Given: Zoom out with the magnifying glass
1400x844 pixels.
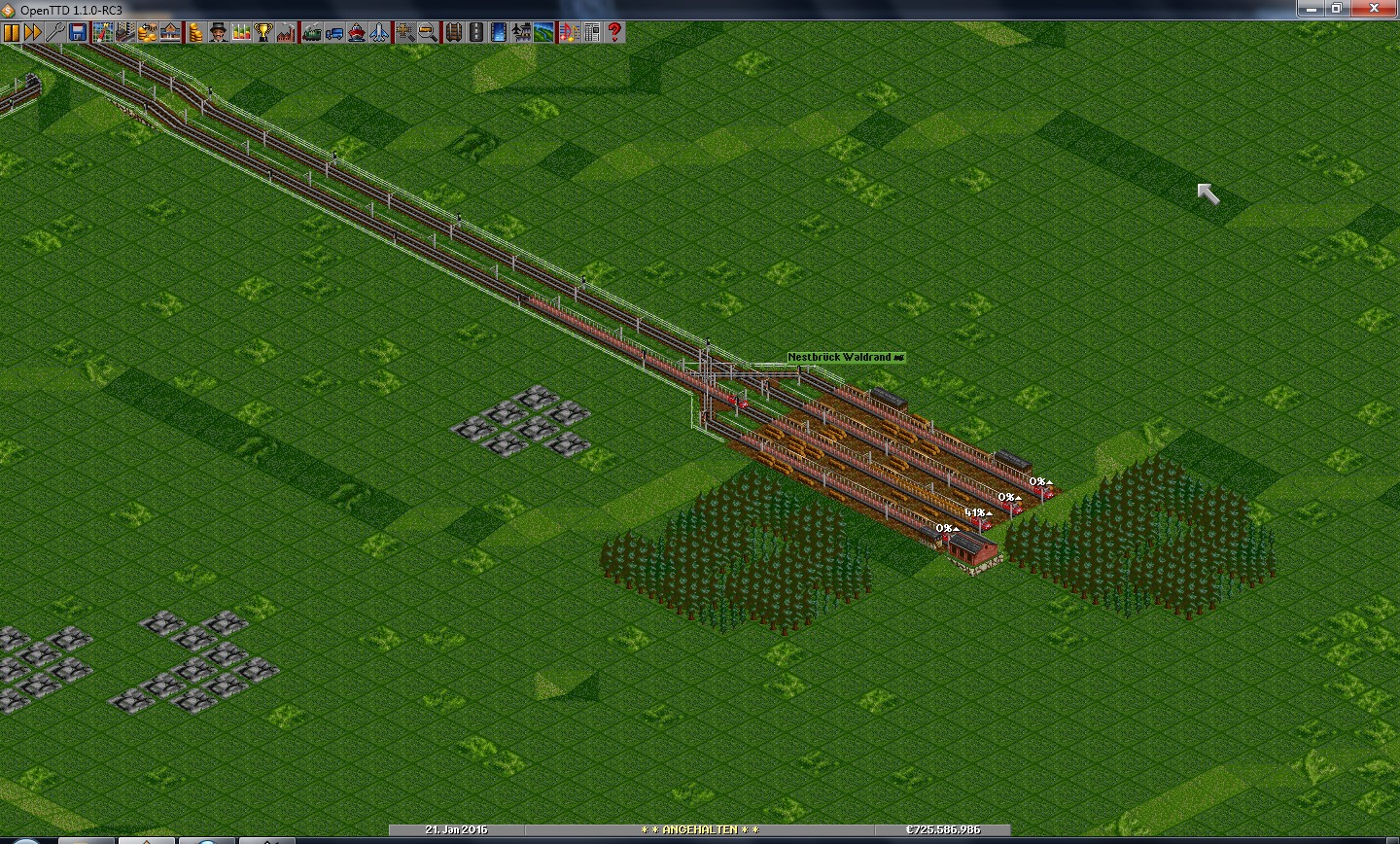Looking at the screenshot, I should coord(428,32).
